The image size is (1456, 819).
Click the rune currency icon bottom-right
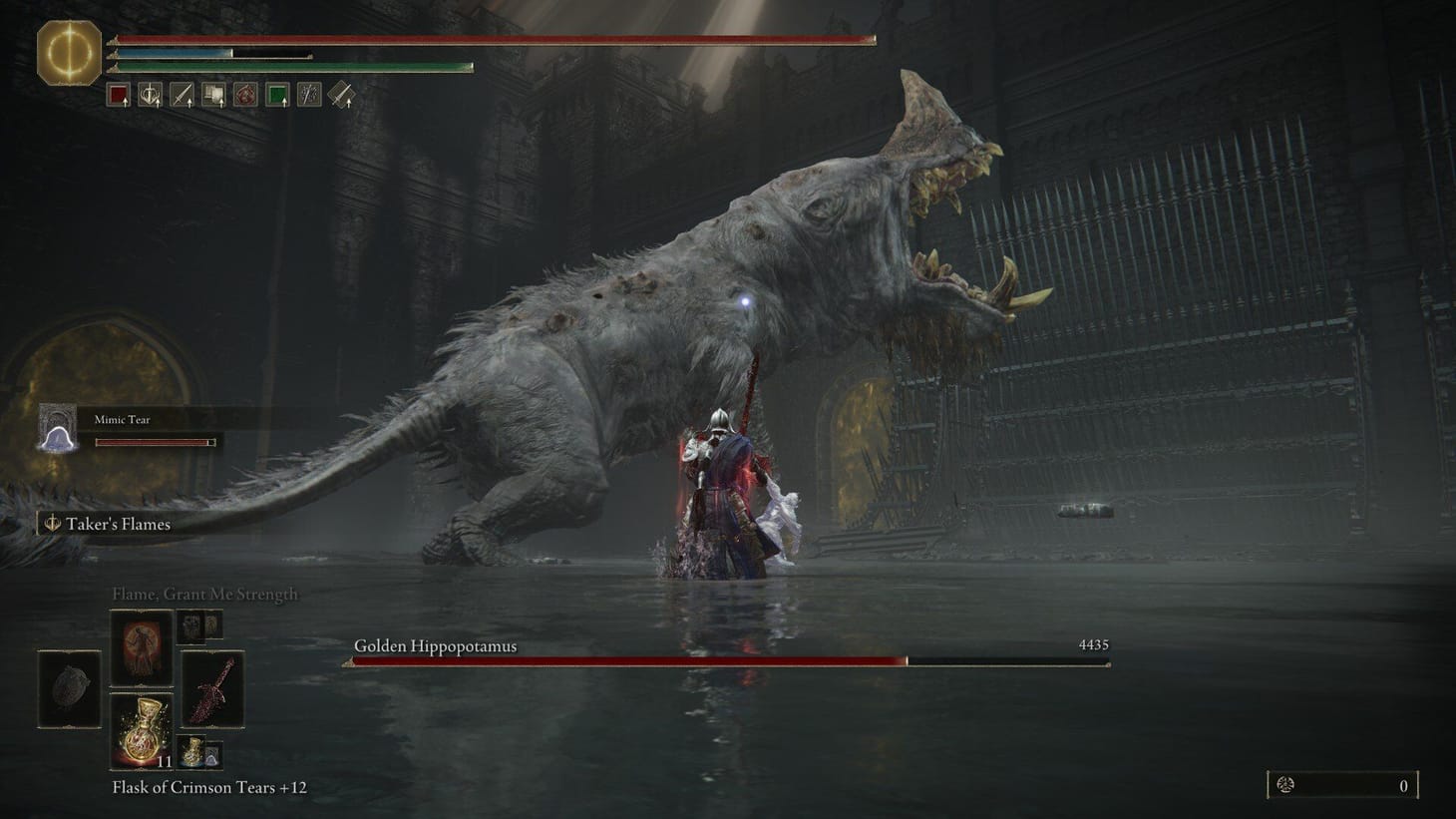(1286, 784)
